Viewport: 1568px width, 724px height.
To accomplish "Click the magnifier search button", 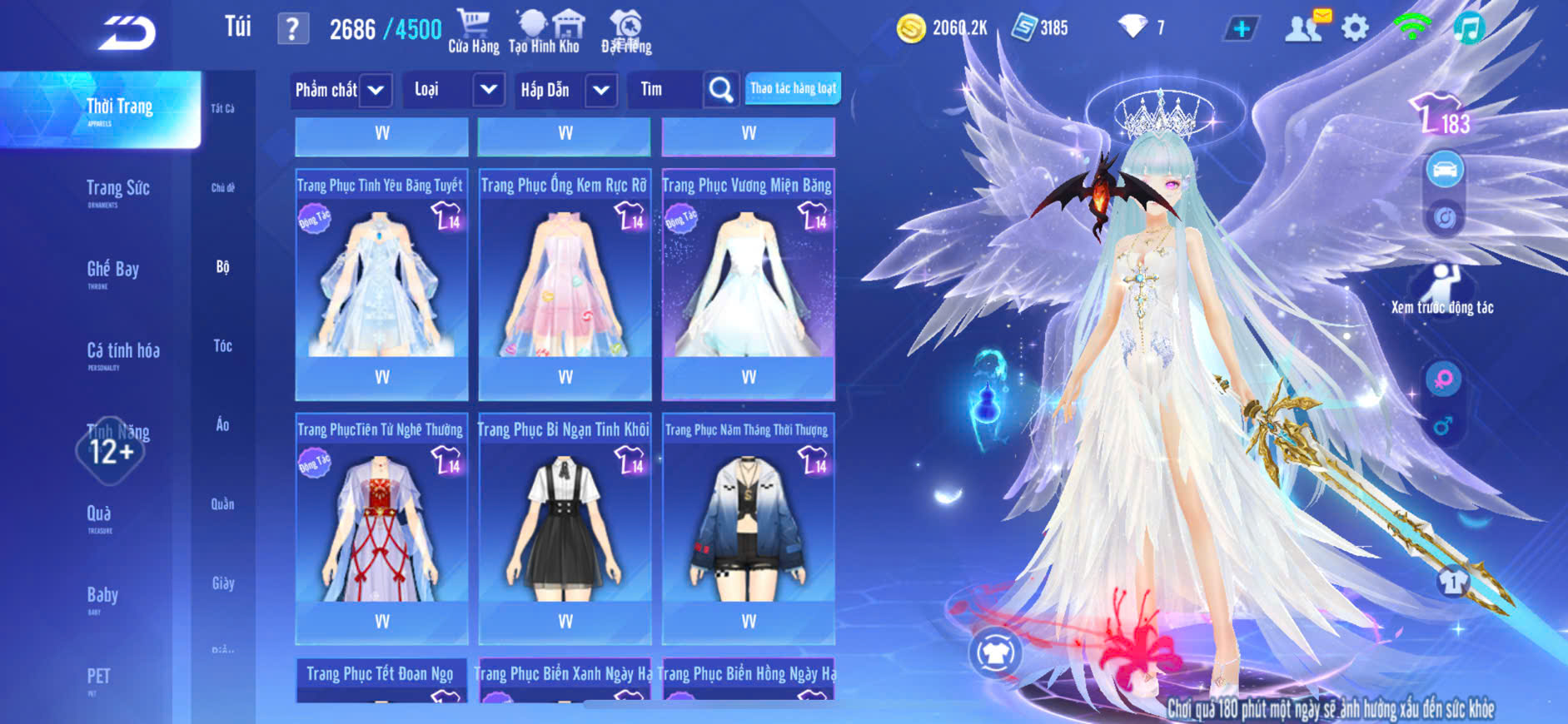I will (x=721, y=90).
